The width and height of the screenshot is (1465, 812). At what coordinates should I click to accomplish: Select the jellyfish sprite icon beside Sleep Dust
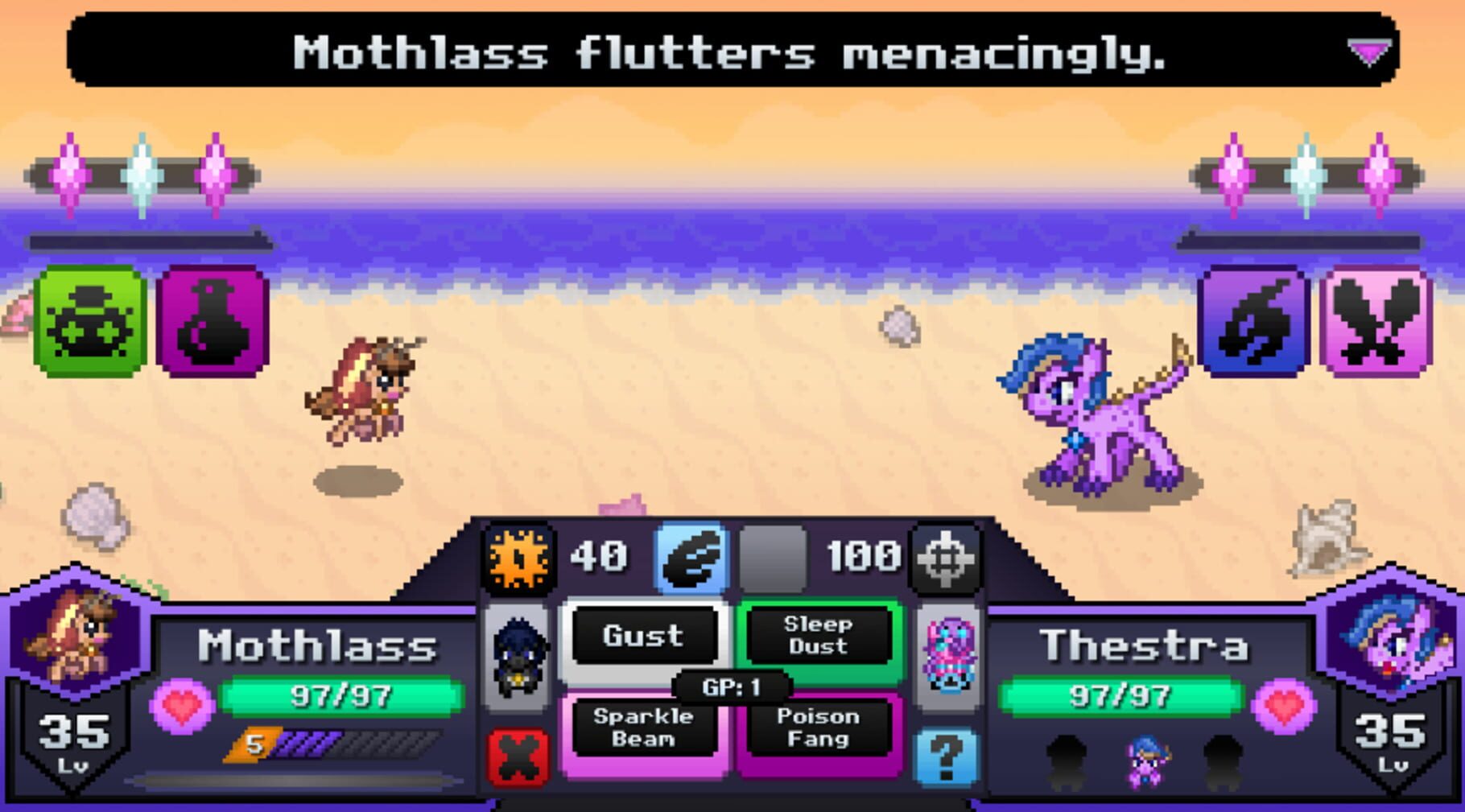[950, 657]
